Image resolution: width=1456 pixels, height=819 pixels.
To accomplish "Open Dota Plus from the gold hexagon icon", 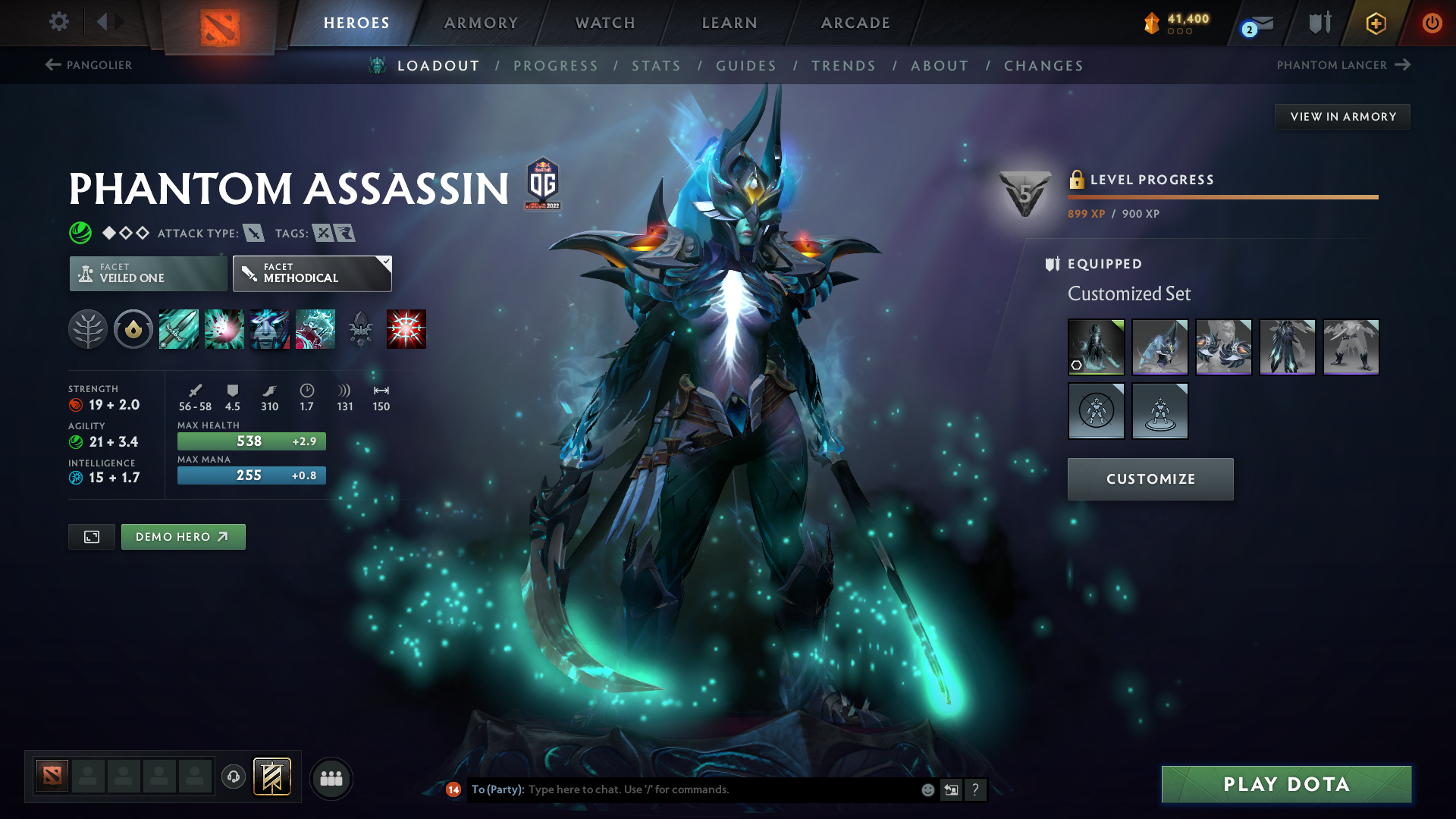I will tap(1376, 24).
